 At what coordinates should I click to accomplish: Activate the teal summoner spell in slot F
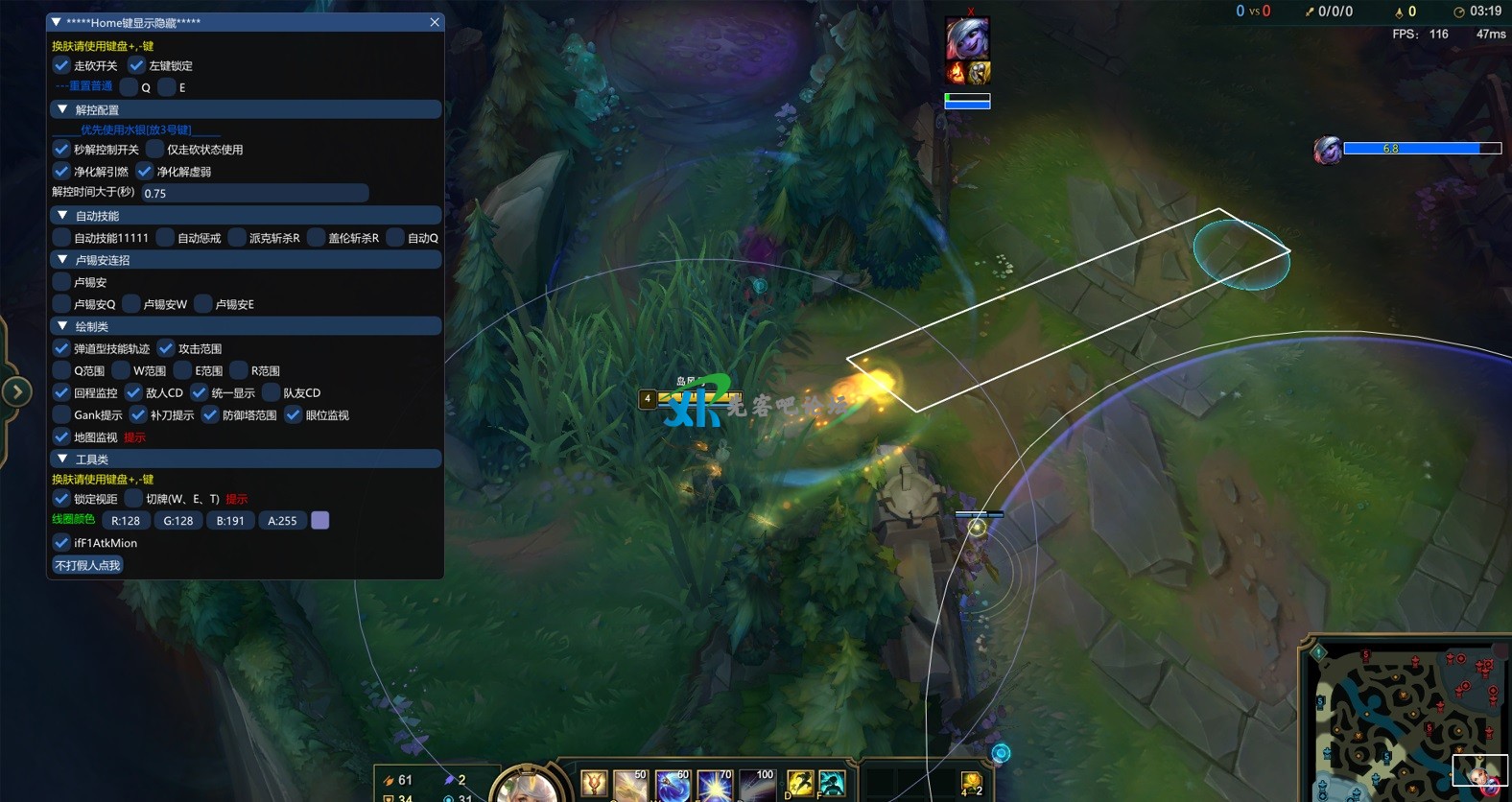click(832, 784)
